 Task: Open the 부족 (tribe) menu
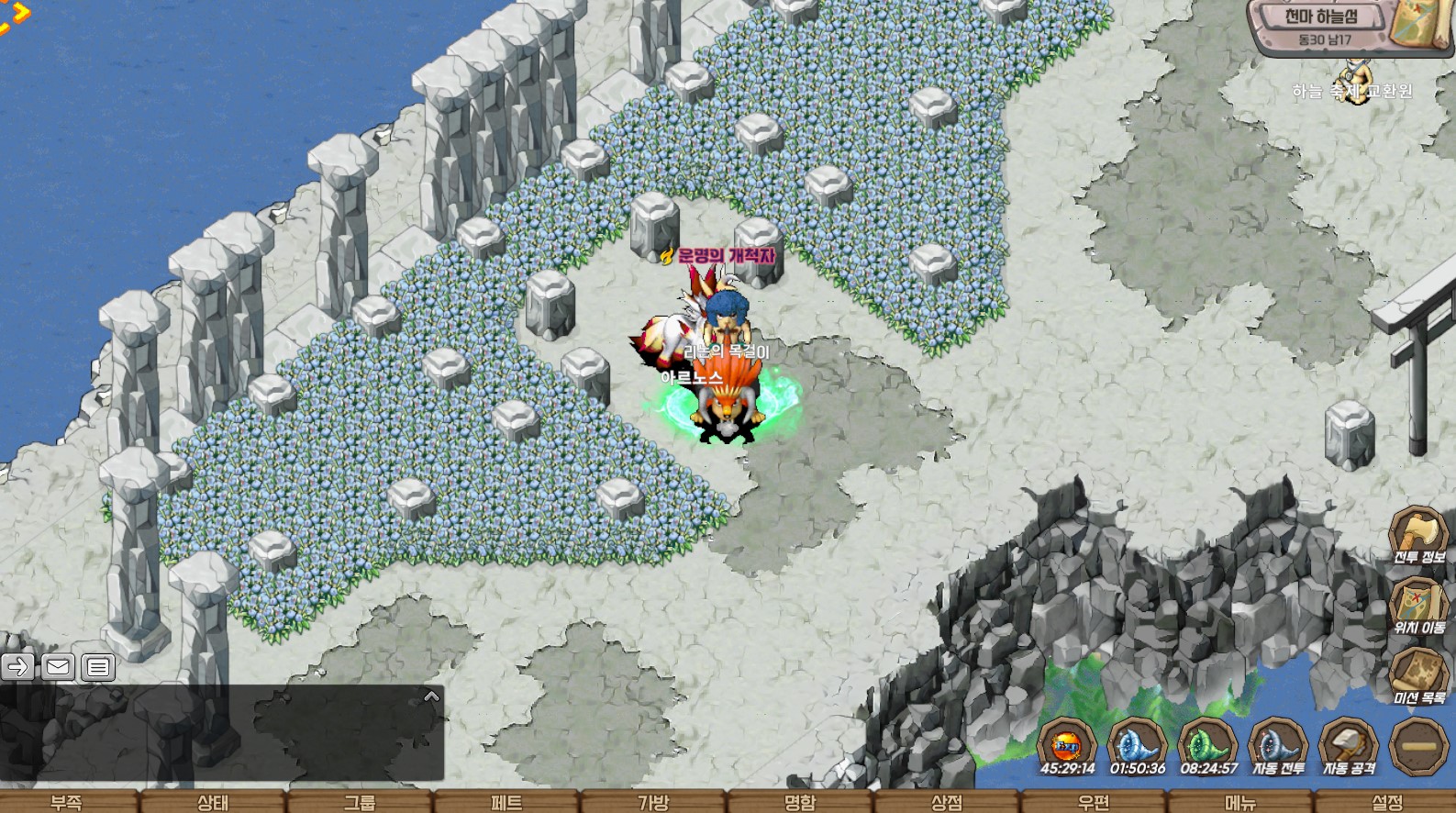pyautogui.click(x=66, y=802)
